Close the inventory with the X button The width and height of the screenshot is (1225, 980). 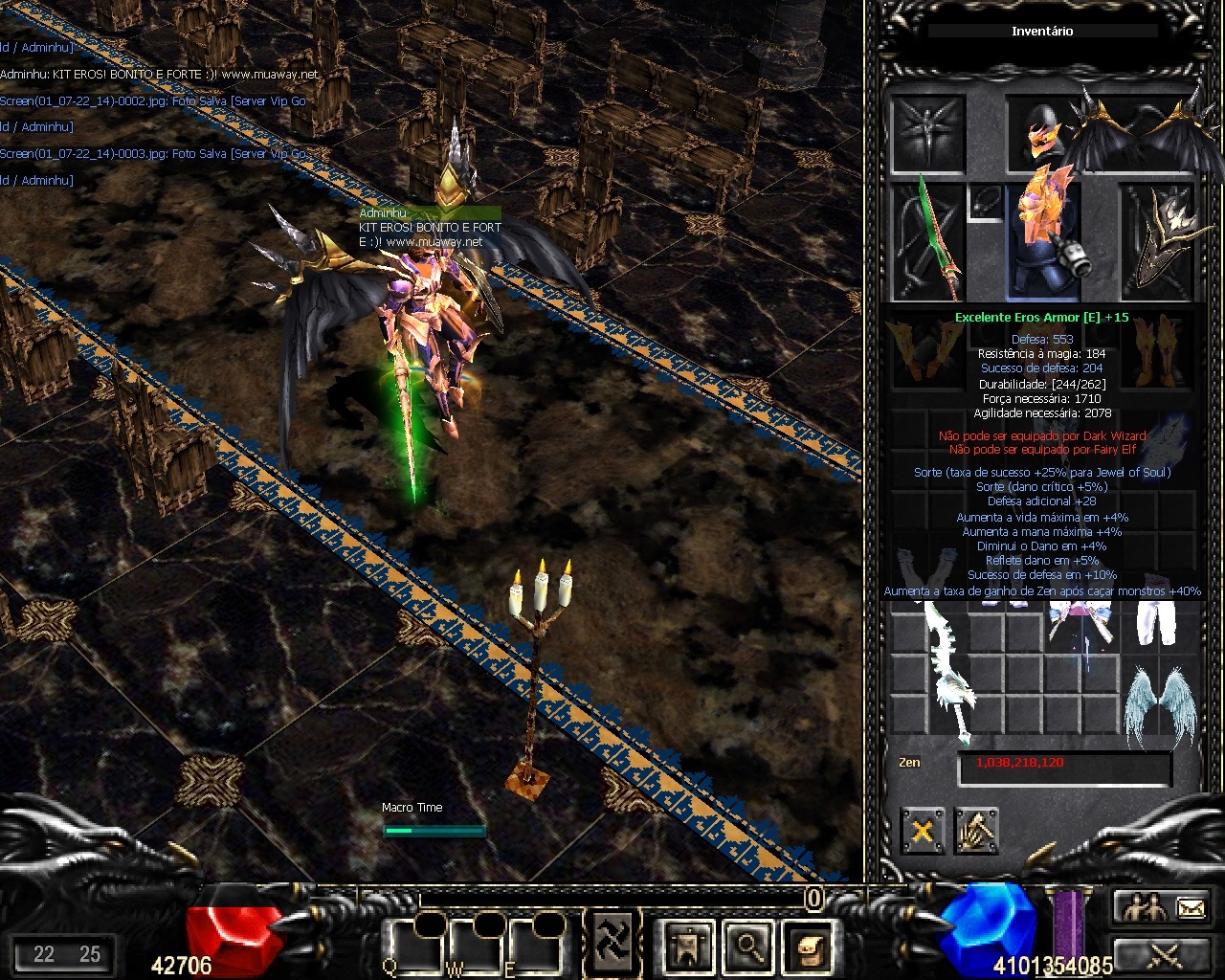pos(923,830)
